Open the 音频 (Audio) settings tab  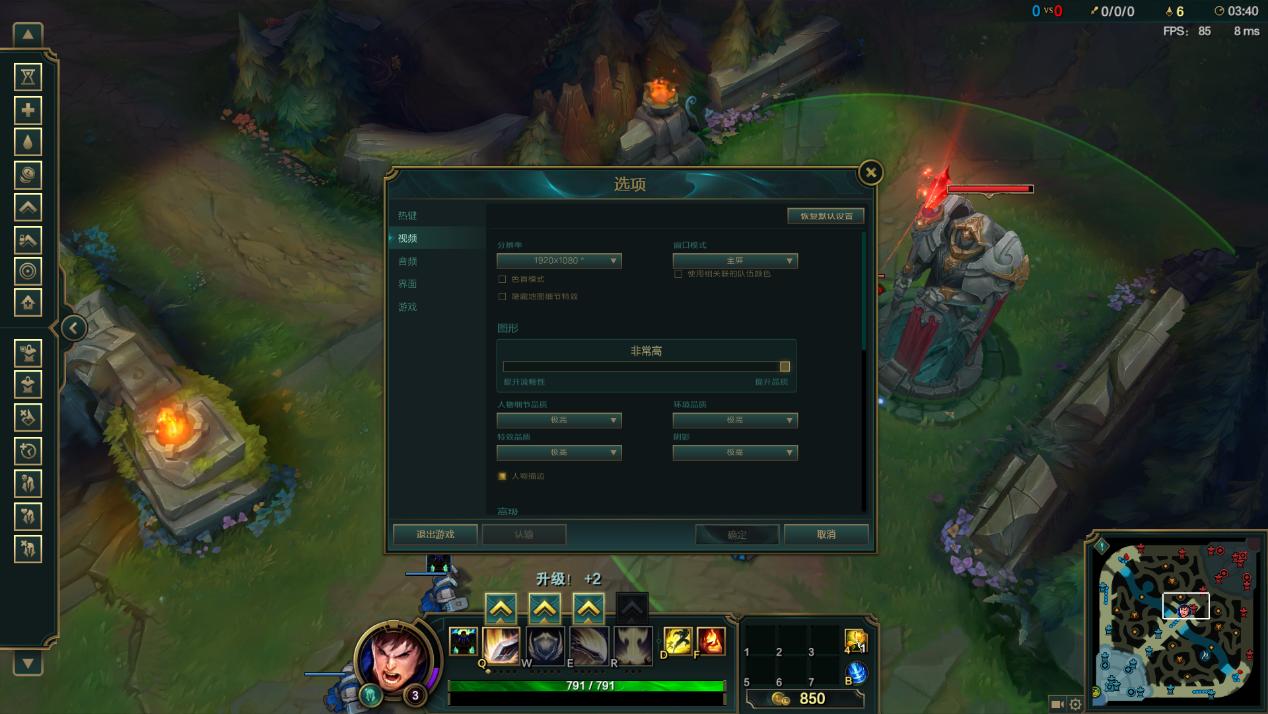click(407, 261)
